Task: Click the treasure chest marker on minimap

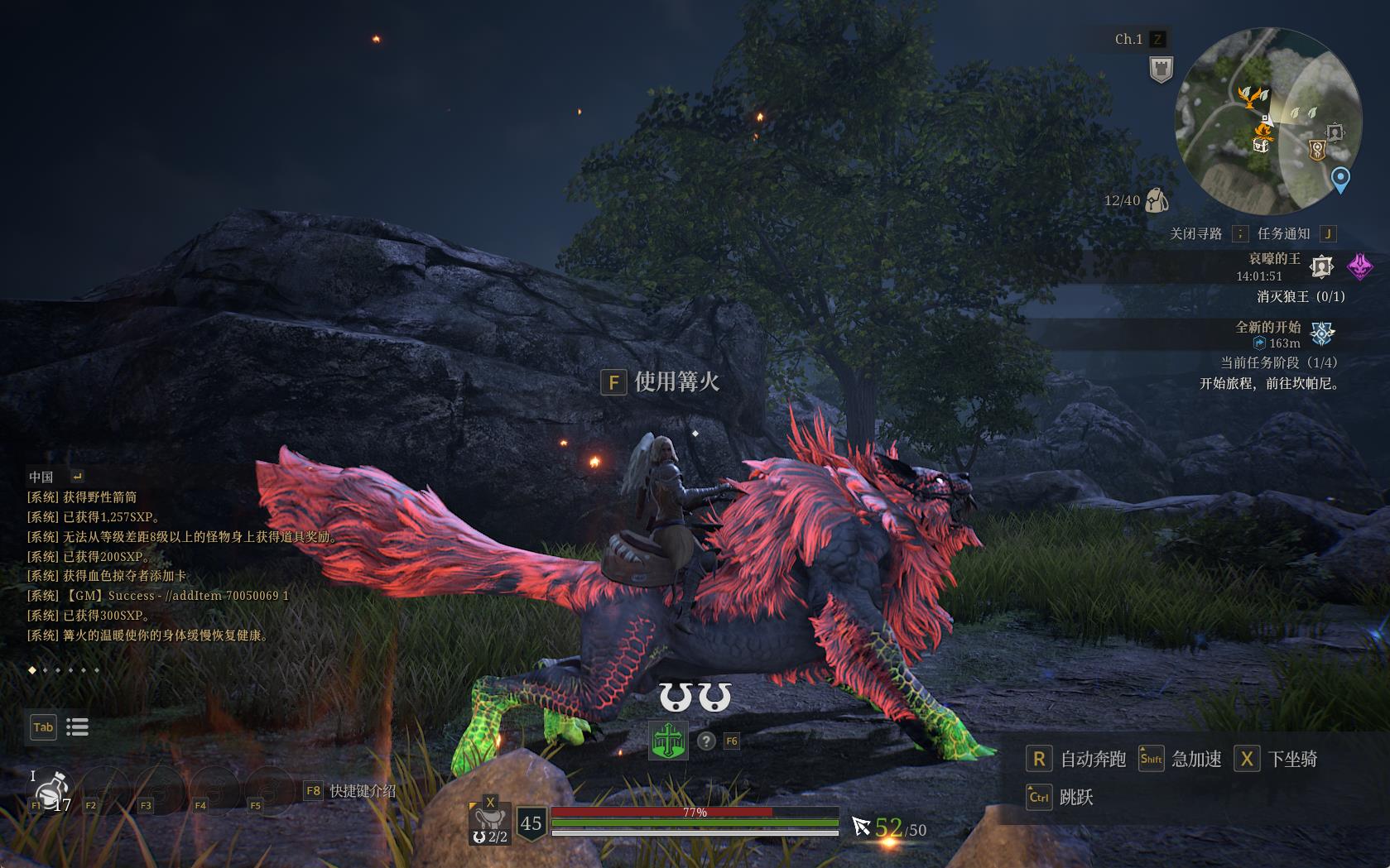Action: pyautogui.click(x=1261, y=145)
